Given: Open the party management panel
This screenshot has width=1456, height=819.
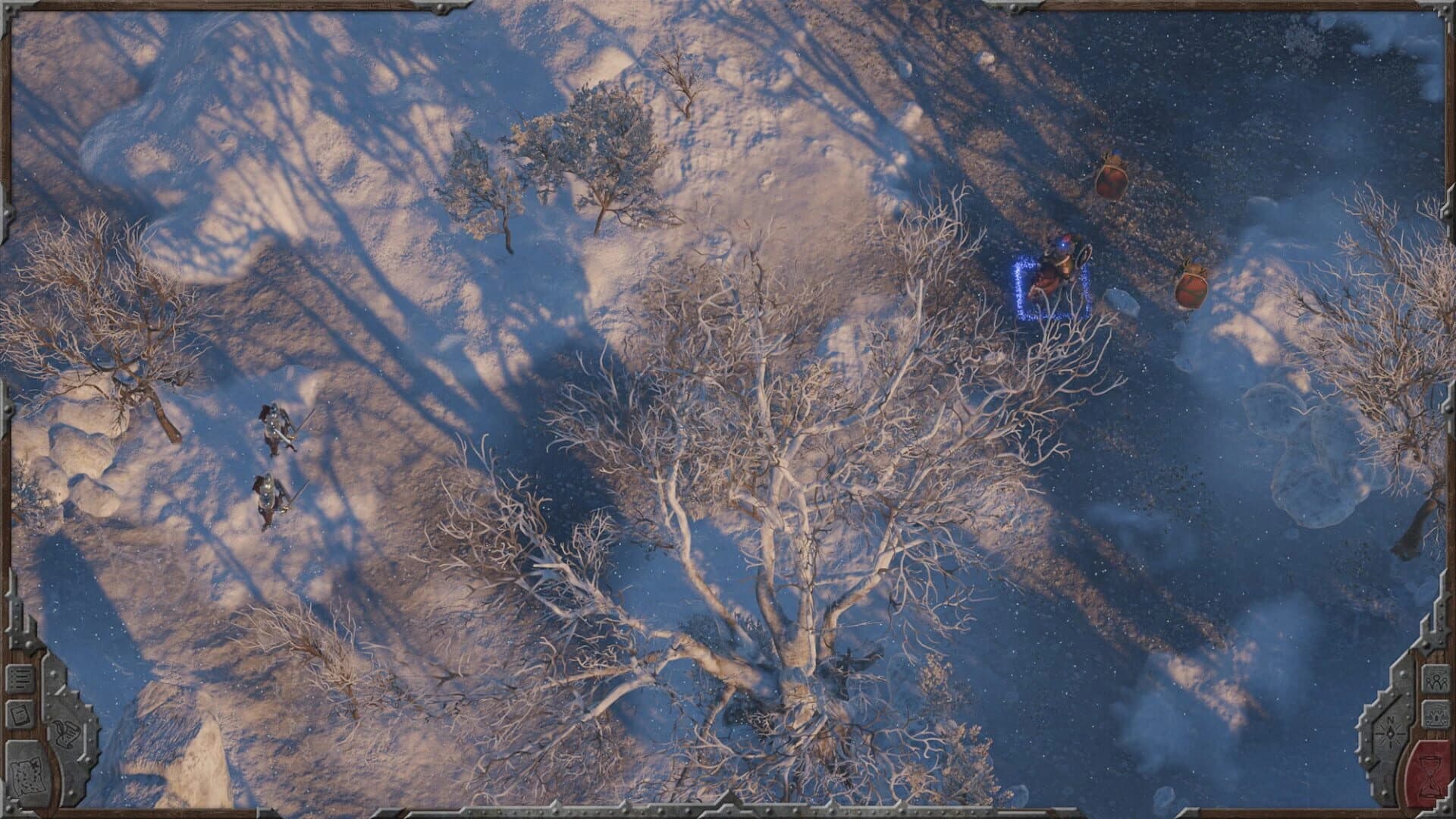Looking at the screenshot, I should tap(1436, 680).
